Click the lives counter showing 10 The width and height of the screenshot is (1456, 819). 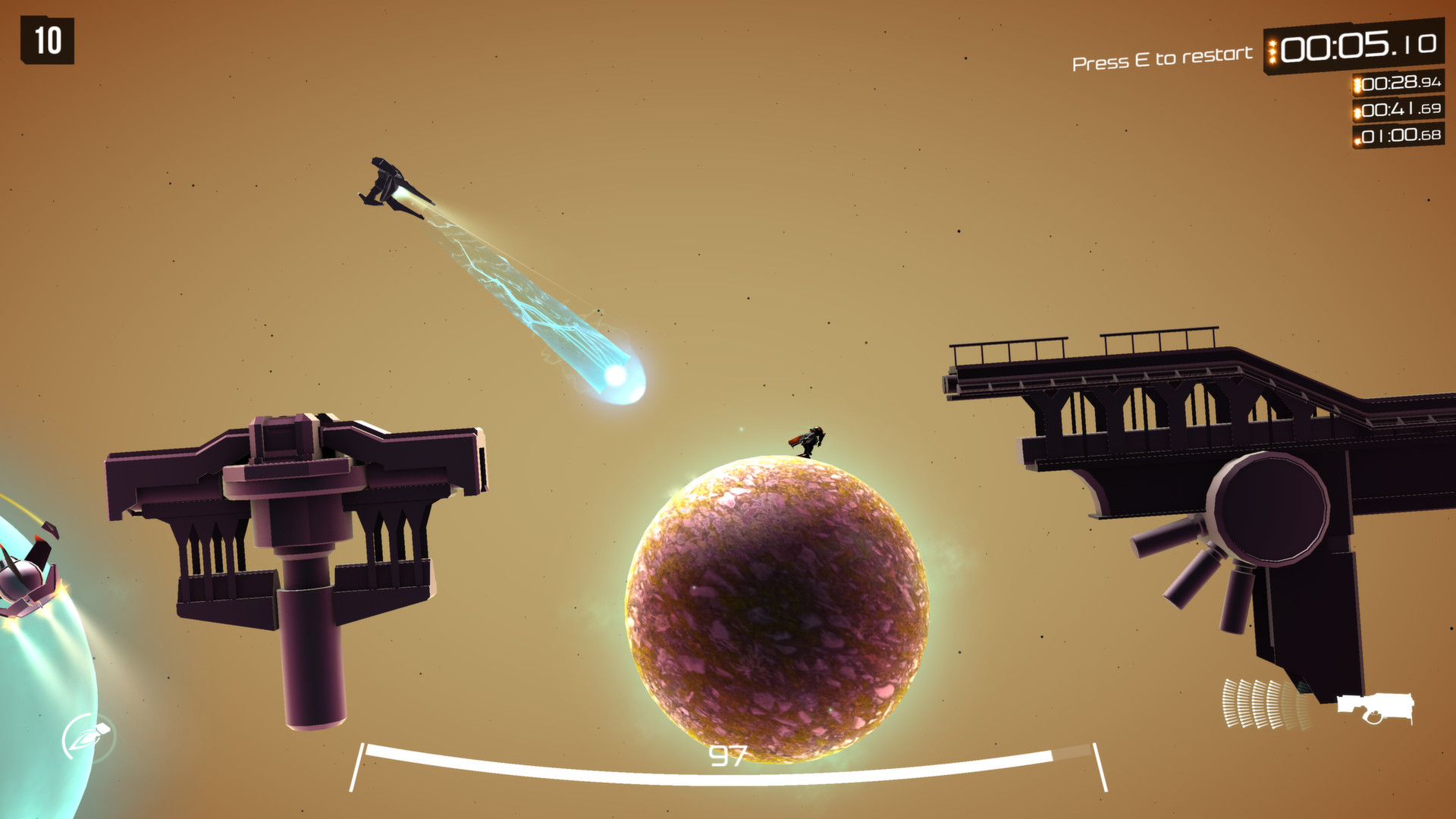(x=47, y=40)
